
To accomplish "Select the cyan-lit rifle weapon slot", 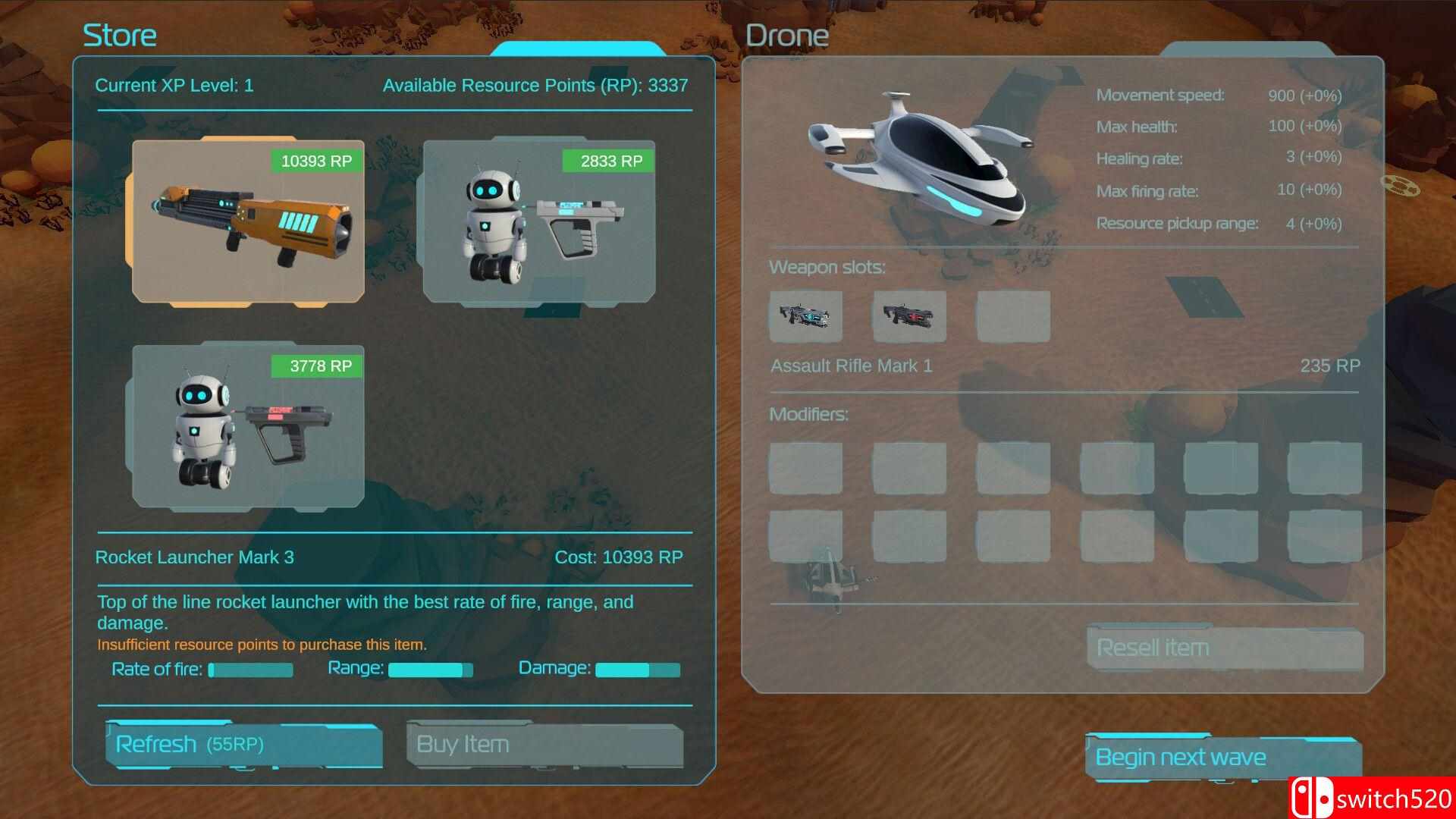I will (805, 315).
